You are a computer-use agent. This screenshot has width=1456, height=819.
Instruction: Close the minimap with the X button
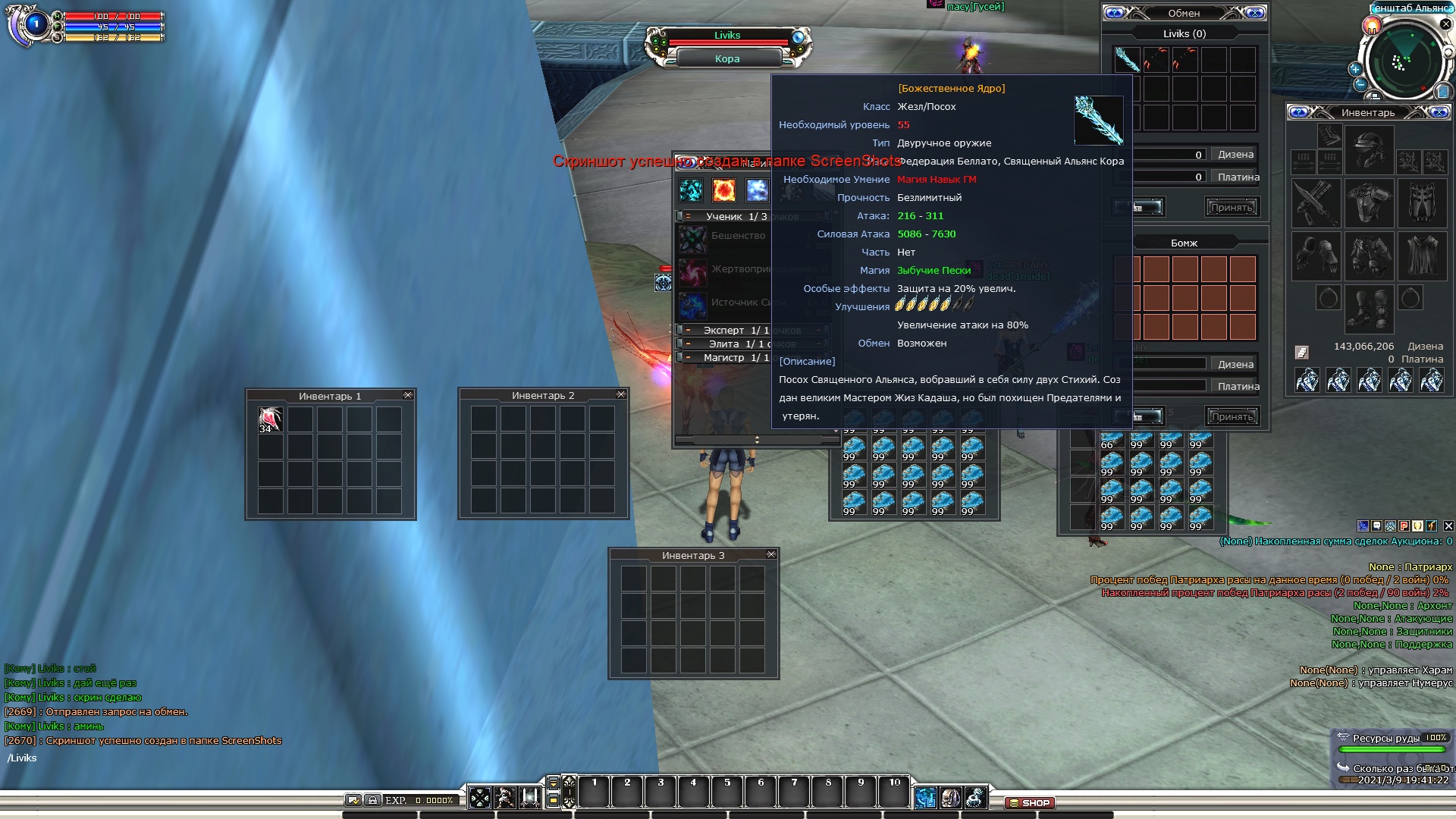pos(1445,24)
